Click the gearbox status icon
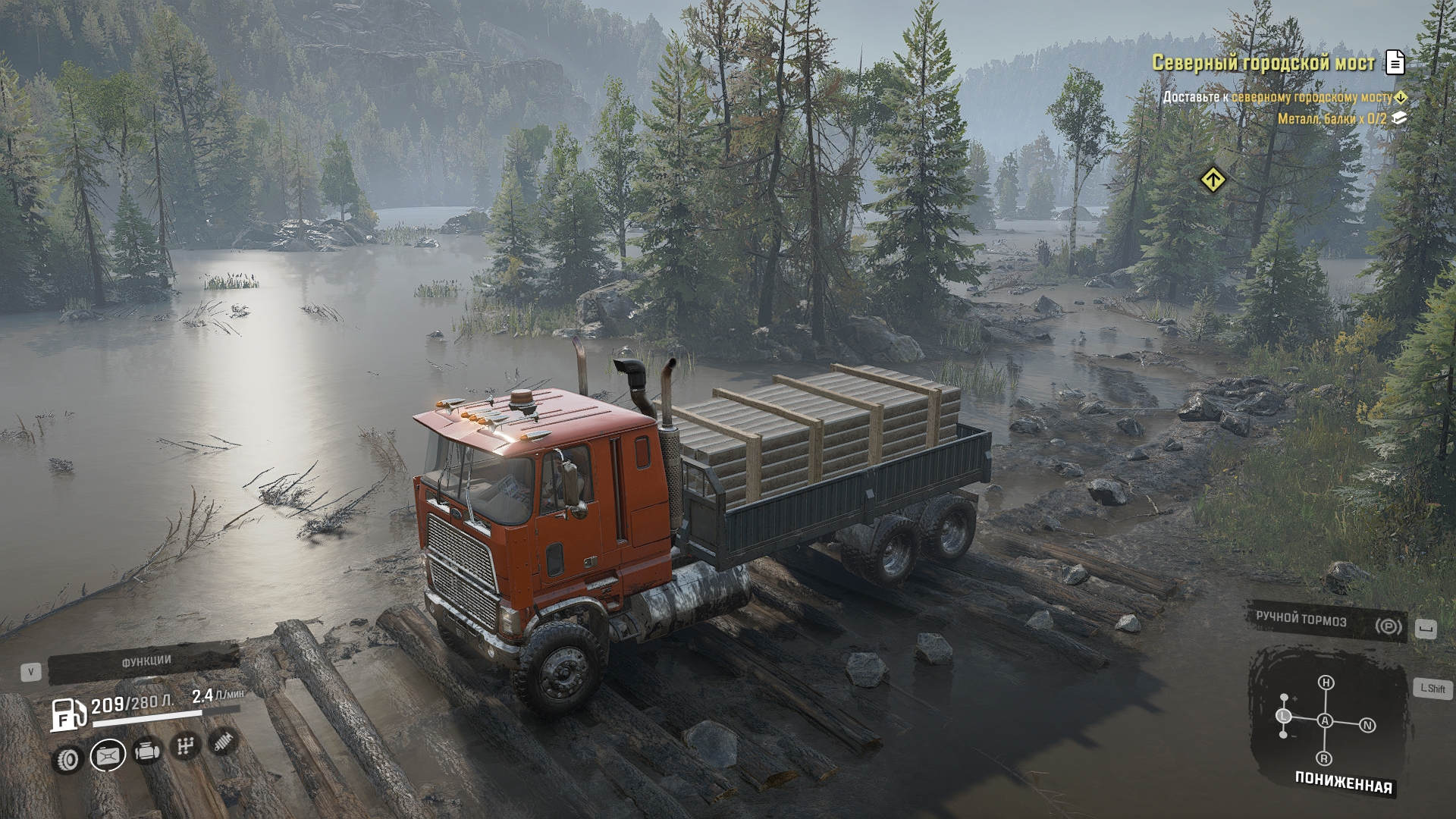The width and height of the screenshot is (1456, 819). tap(185, 747)
